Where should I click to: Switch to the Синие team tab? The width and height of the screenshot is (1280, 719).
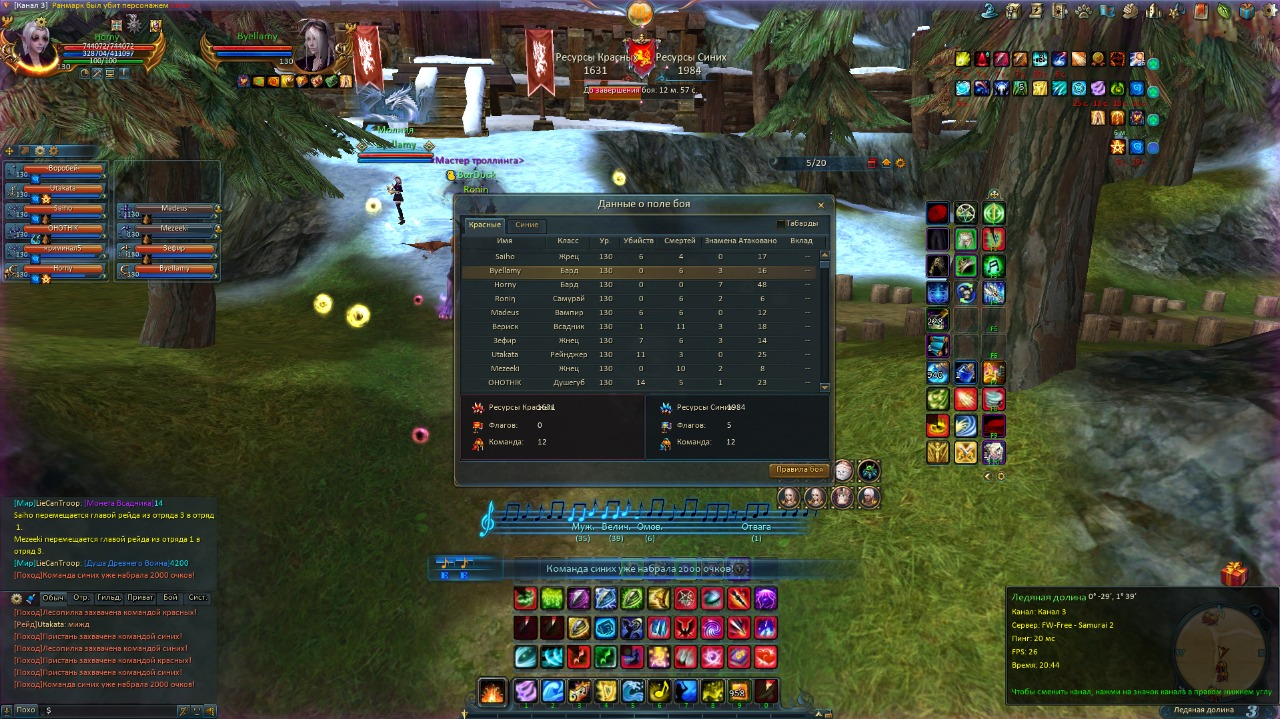526,225
